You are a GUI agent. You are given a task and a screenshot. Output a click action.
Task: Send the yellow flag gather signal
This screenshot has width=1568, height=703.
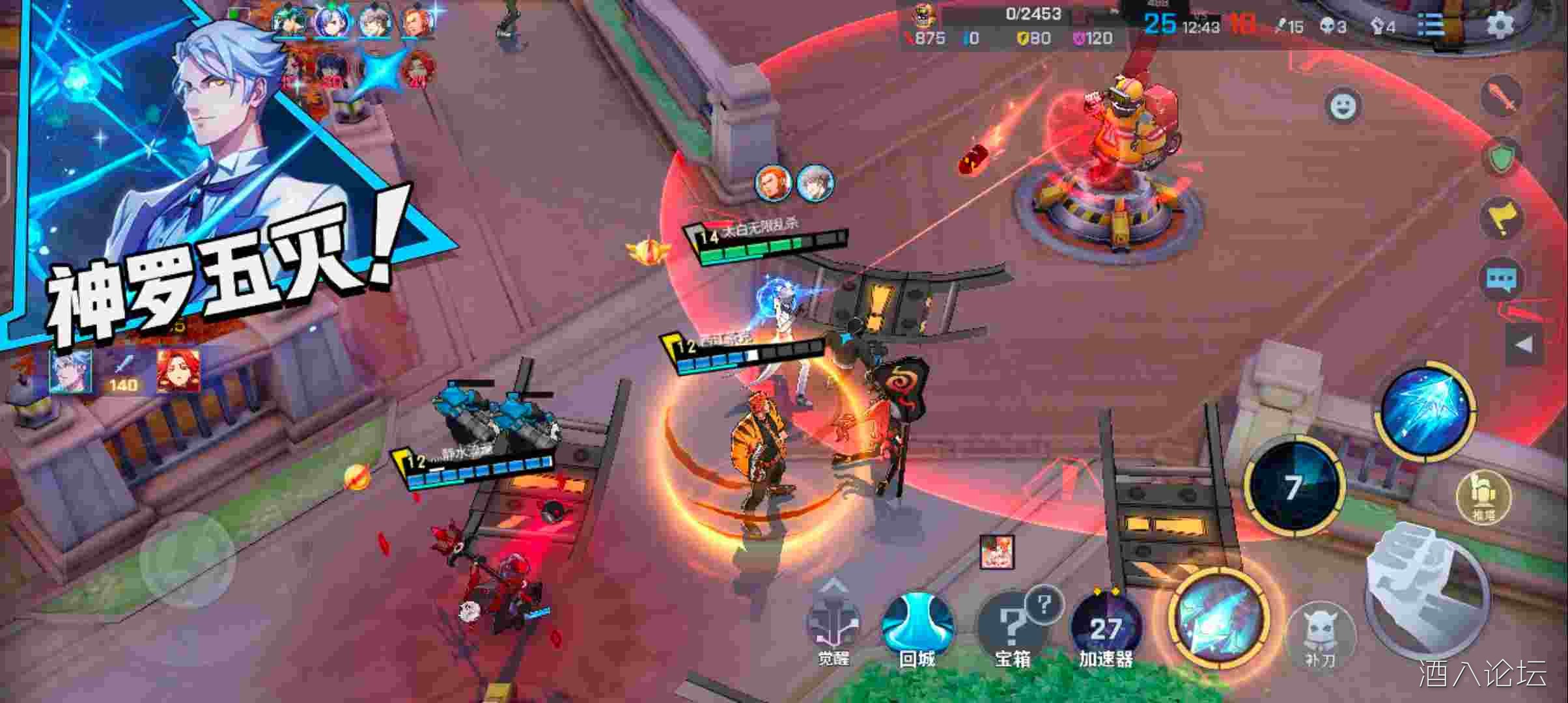[x=1502, y=218]
